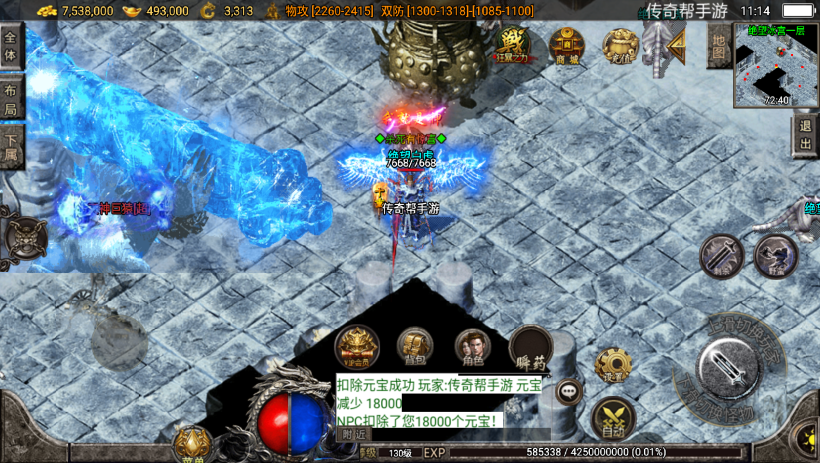Click the sun icon in the corner
Image resolution: width=820 pixels, height=463 pixels.
(805, 437)
